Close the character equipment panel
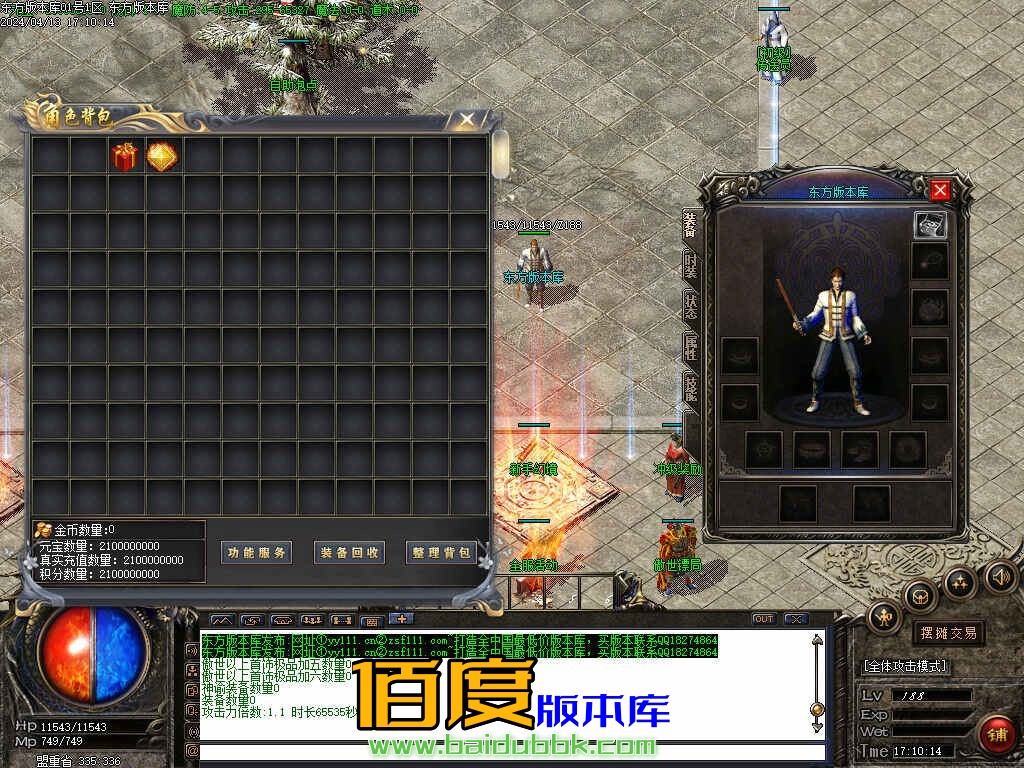 point(940,190)
